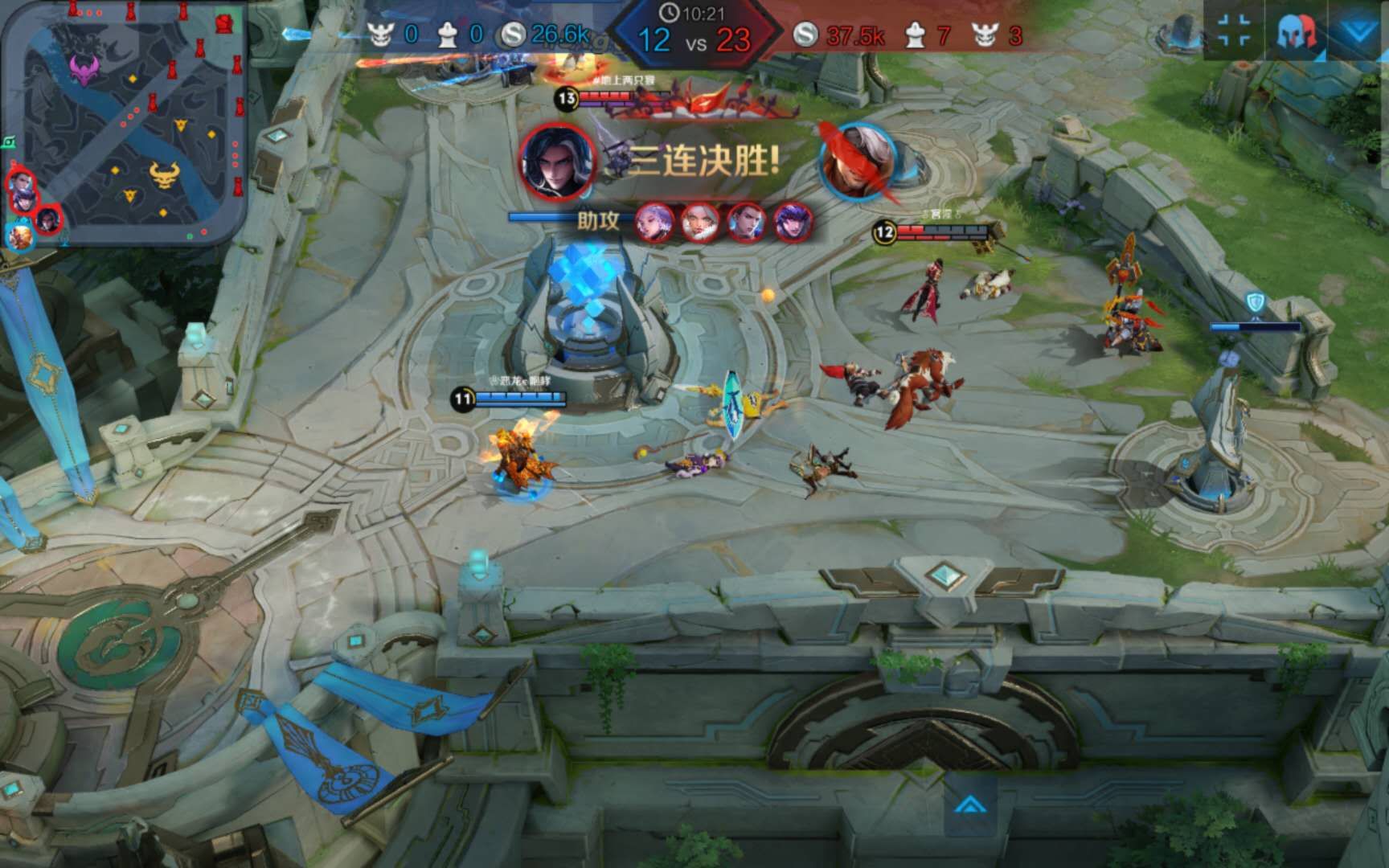Expand the top-right dropdown arrow menu
Viewport: 1389px width, 868px height.
click(x=1358, y=31)
